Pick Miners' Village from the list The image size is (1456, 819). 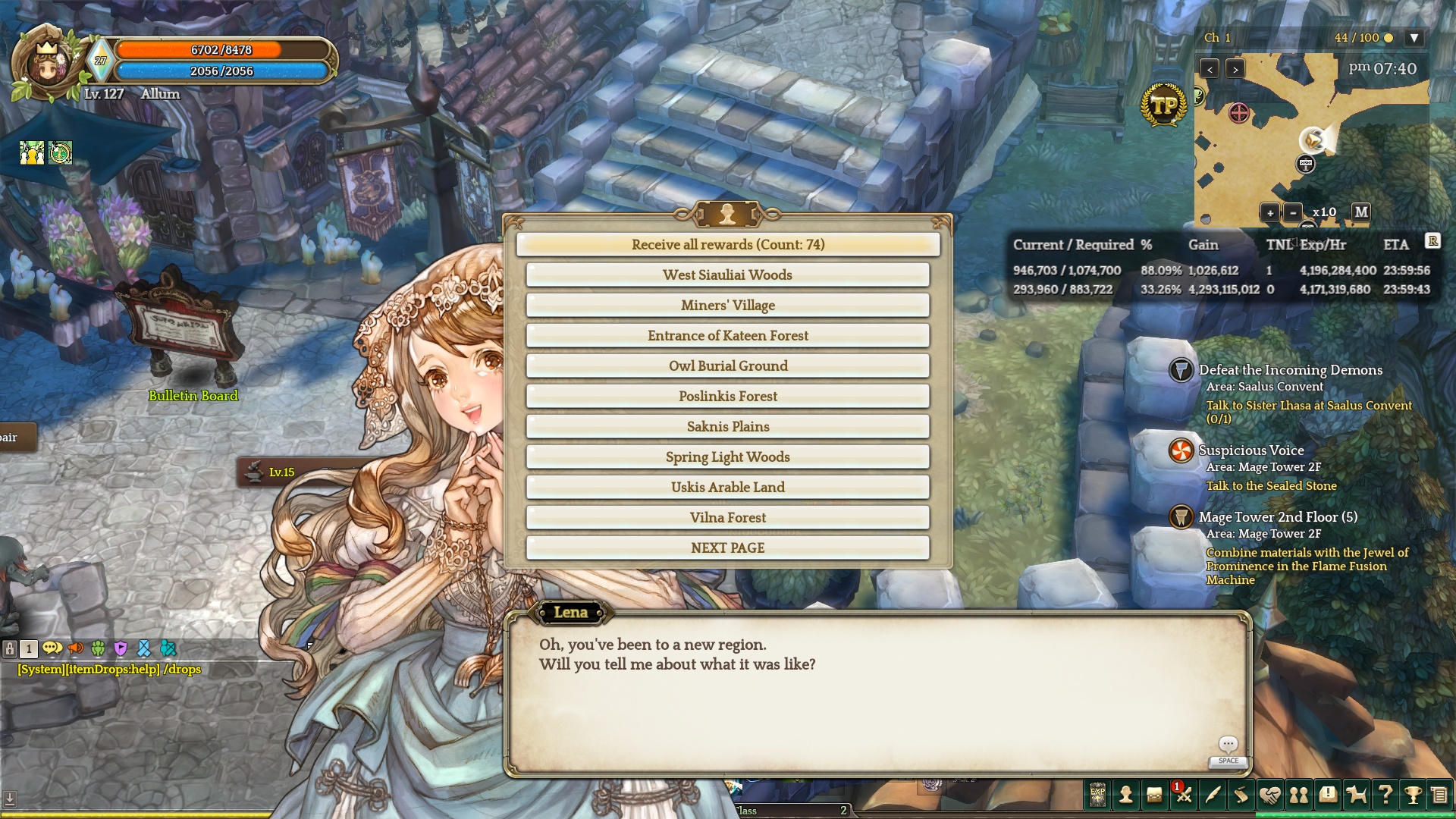point(728,305)
